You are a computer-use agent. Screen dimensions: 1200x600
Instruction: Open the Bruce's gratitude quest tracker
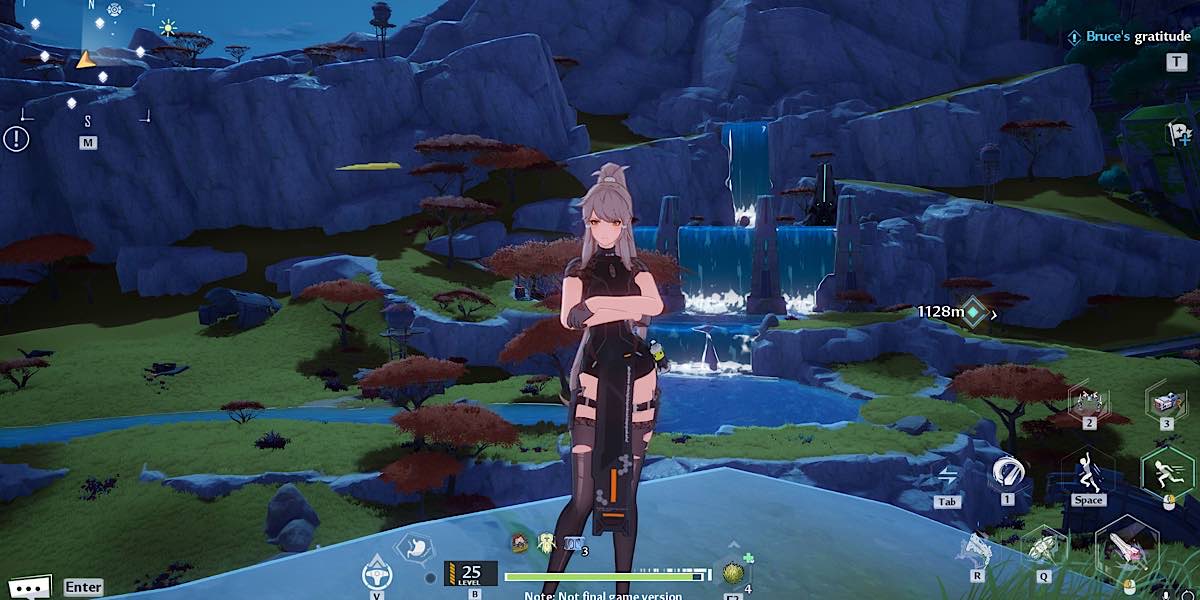click(x=1130, y=37)
